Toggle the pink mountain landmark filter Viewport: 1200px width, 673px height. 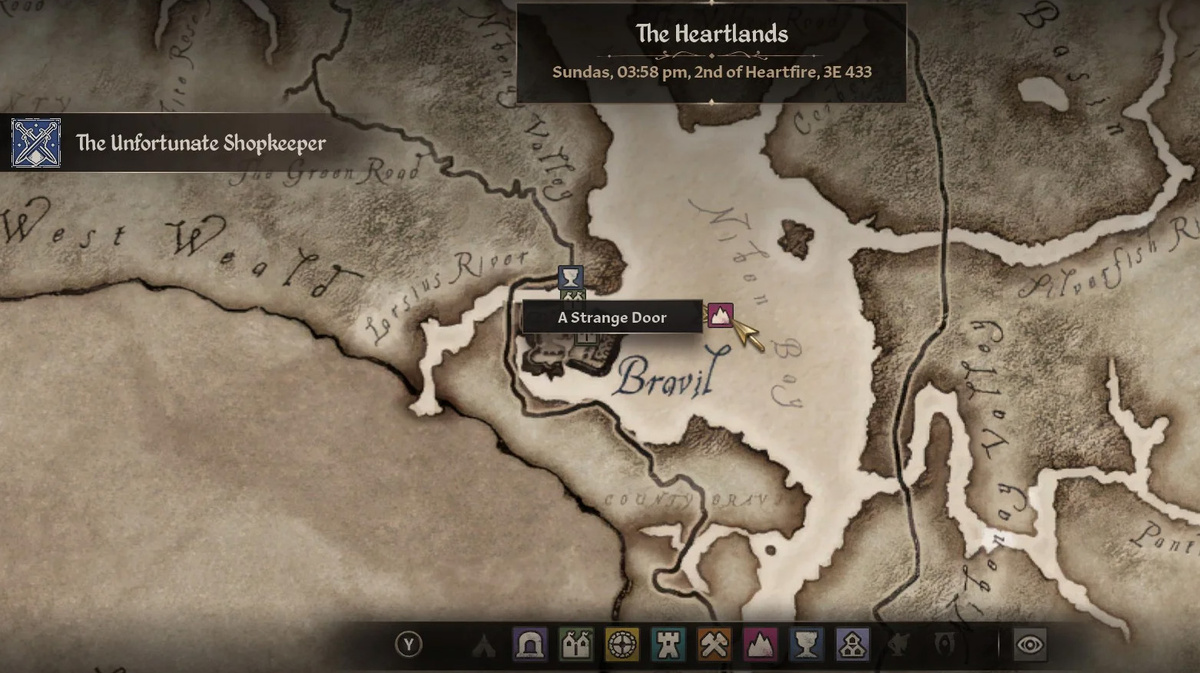point(759,645)
